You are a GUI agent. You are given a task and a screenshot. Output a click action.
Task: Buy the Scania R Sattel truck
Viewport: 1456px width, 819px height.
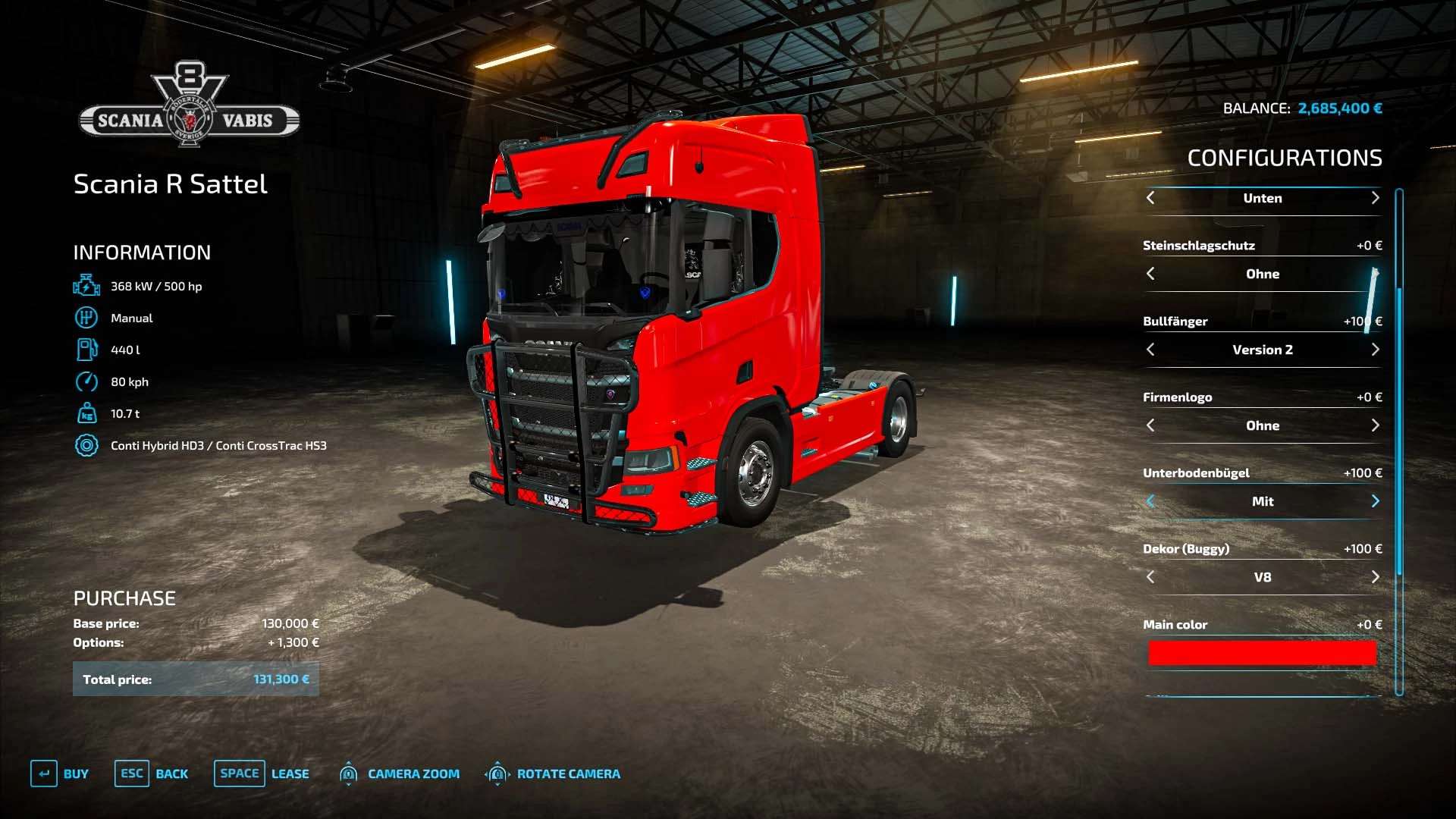(x=60, y=773)
